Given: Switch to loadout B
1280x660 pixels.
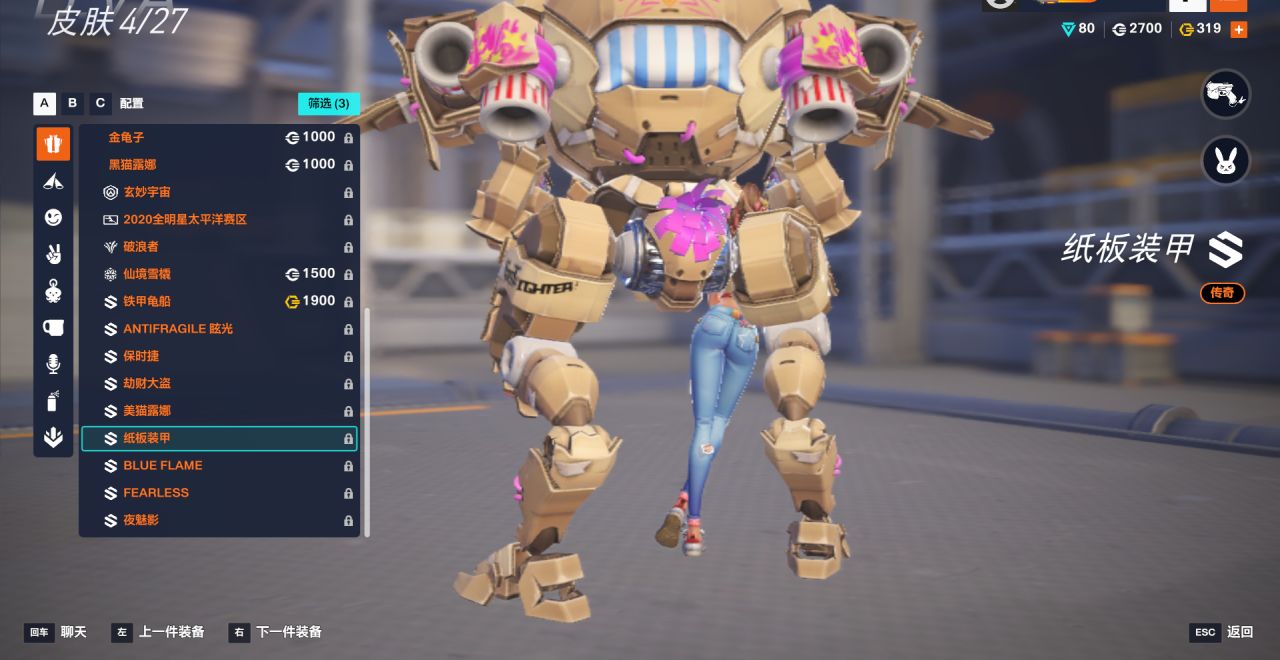Looking at the screenshot, I should tap(72, 103).
